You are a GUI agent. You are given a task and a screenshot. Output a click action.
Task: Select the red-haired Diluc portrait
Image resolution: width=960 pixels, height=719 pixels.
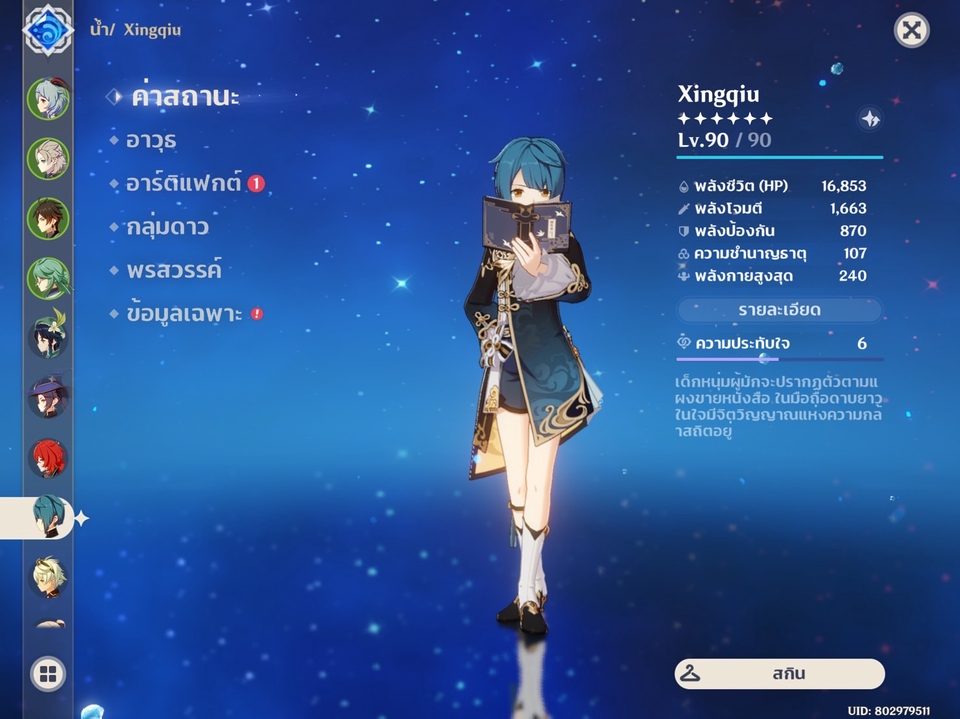point(48,457)
